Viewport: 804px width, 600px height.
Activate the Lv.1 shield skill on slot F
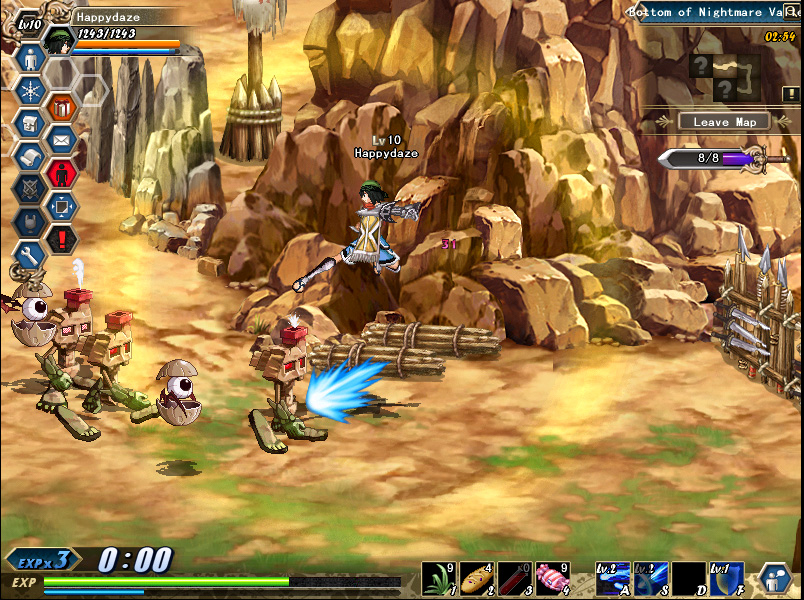click(727, 579)
